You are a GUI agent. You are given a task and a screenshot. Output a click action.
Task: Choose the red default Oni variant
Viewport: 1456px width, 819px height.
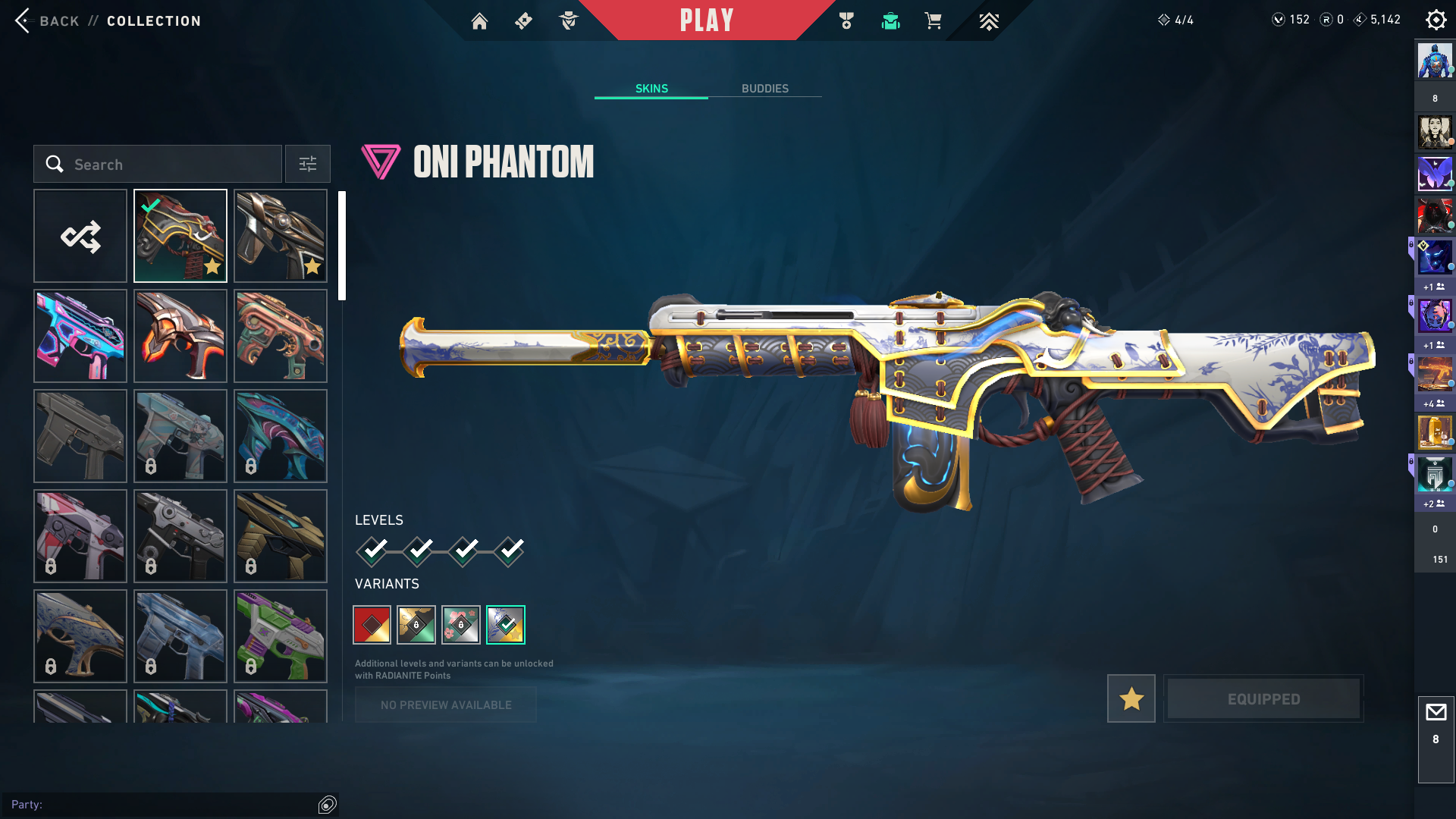pyautogui.click(x=372, y=625)
